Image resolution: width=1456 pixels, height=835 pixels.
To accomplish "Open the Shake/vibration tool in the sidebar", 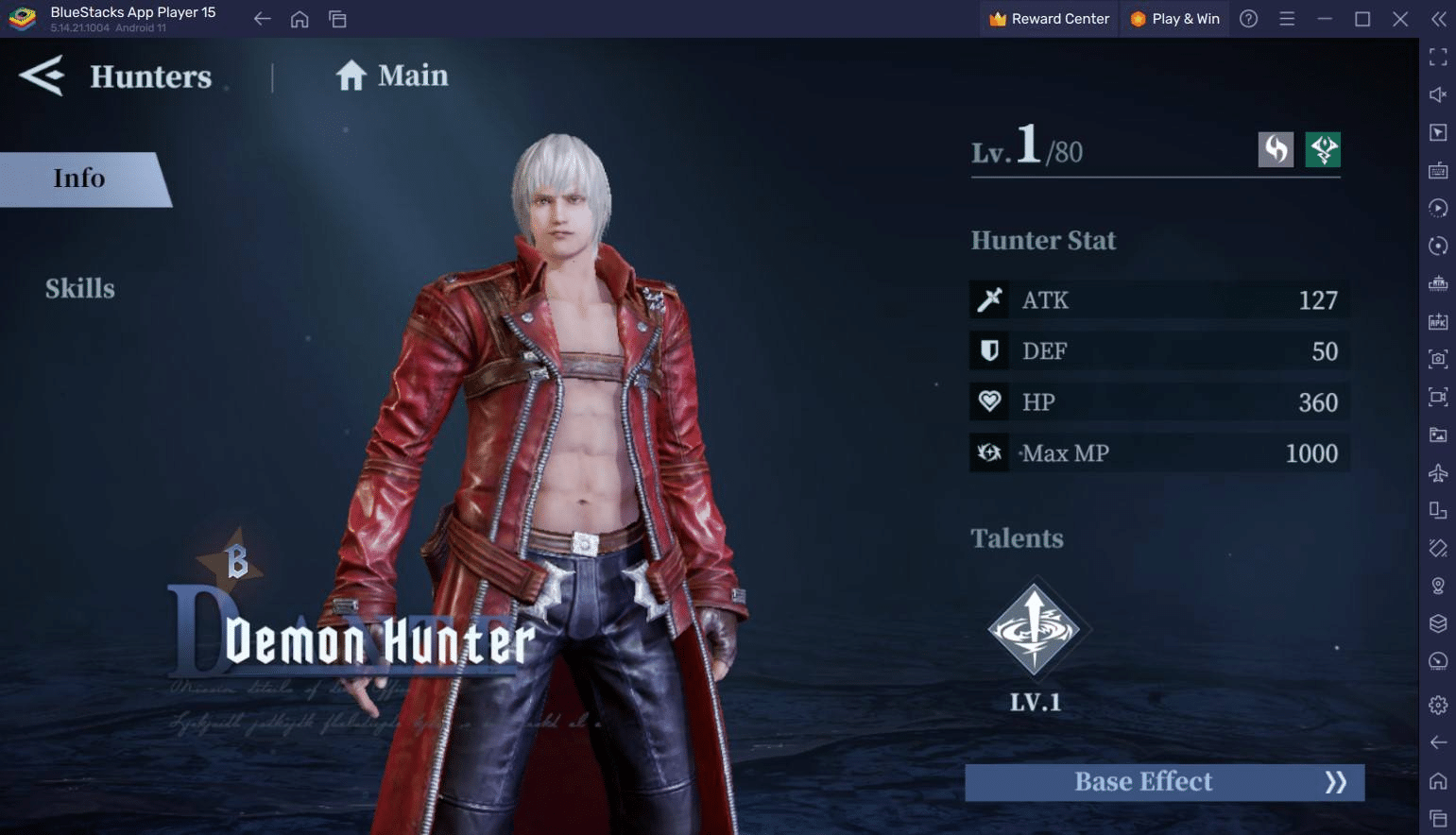I will click(x=1437, y=548).
